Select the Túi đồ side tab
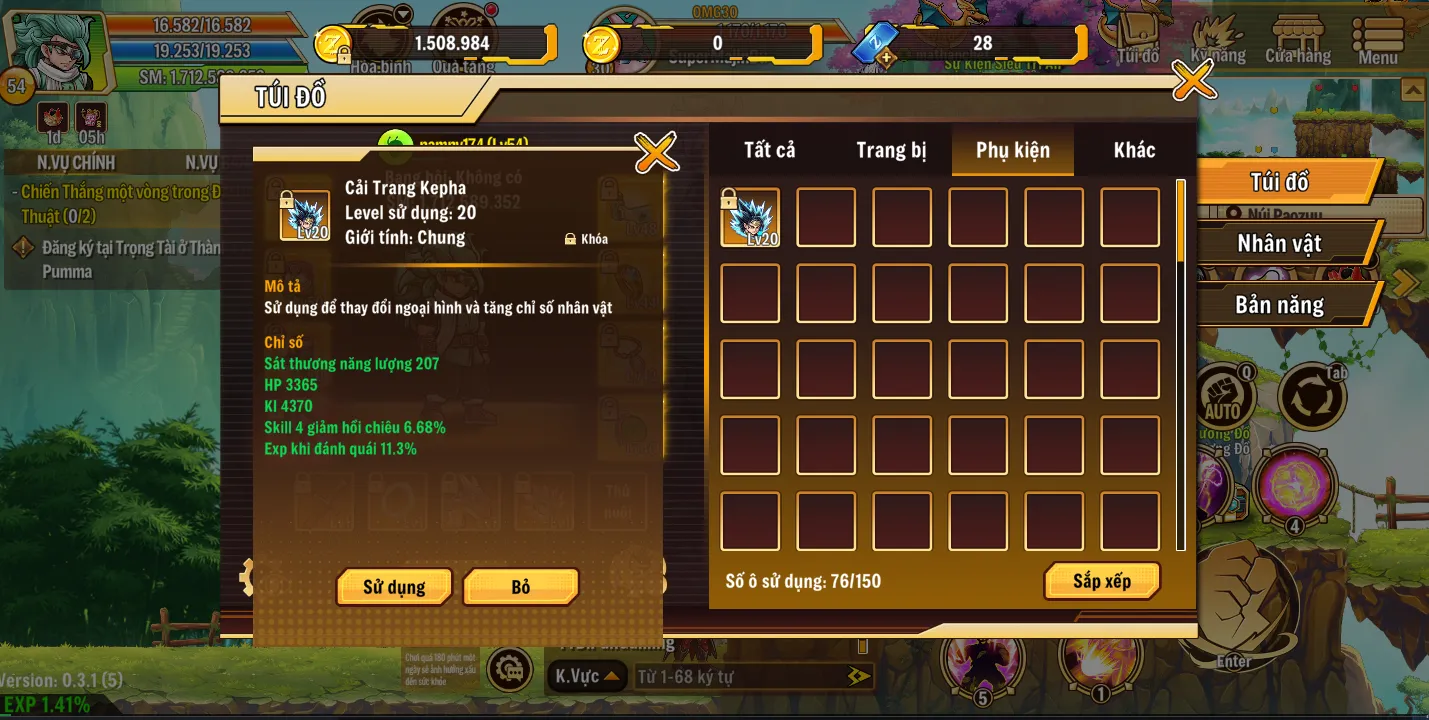1429x720 pixels. (x=1279, y=182)
